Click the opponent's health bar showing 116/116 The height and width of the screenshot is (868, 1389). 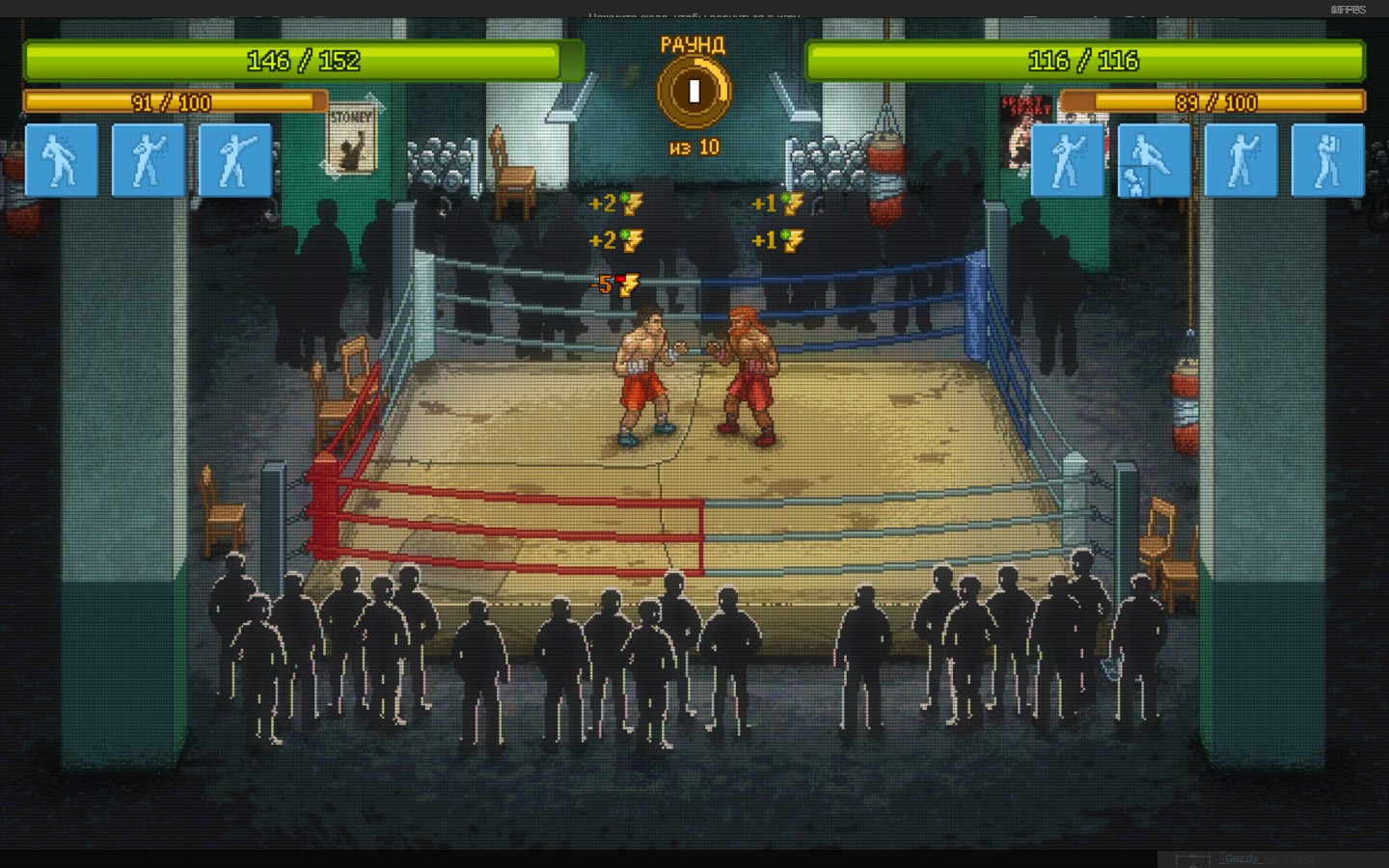(1084, 61)
